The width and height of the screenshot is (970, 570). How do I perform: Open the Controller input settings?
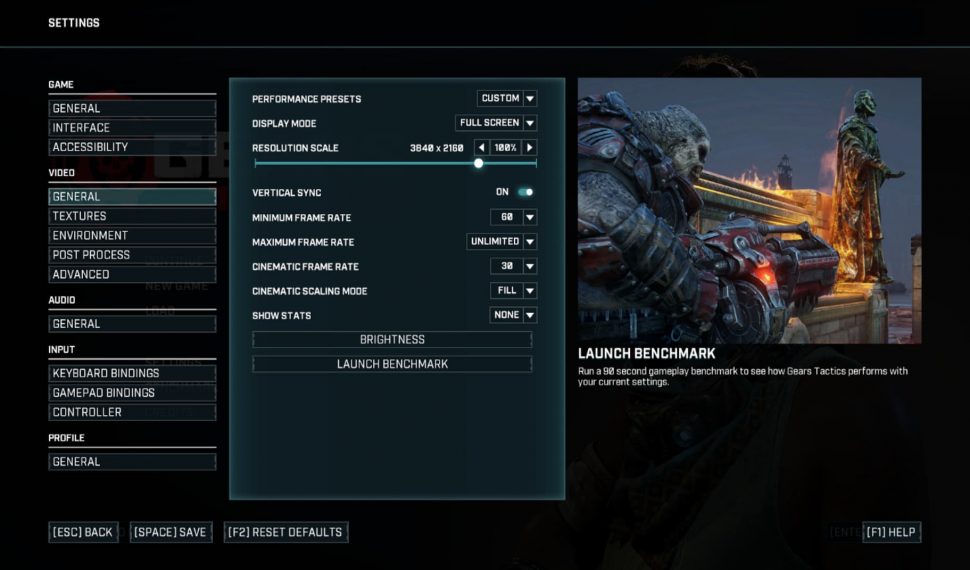(x=132, y=412)
